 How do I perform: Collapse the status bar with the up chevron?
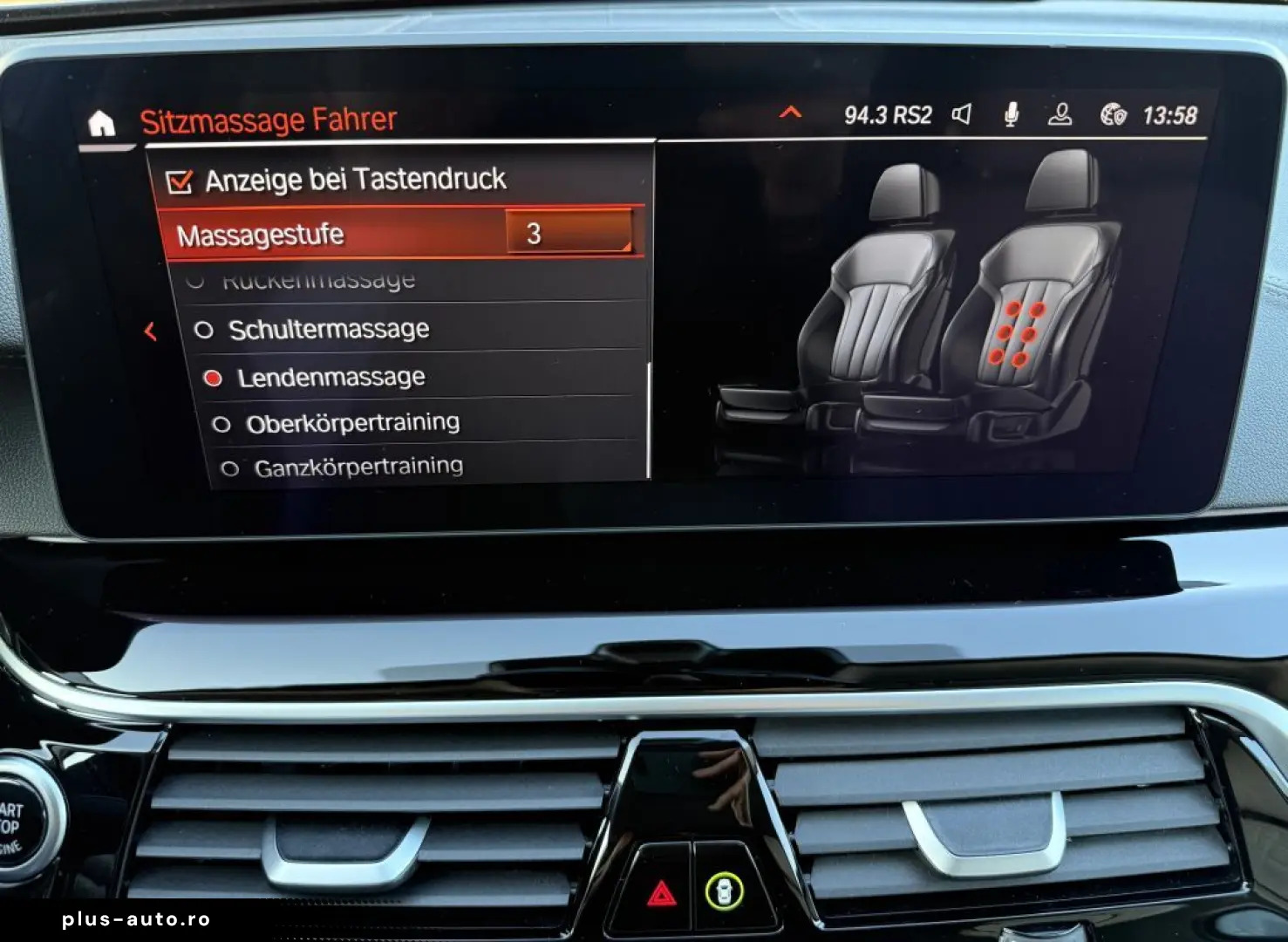[792, 113]
